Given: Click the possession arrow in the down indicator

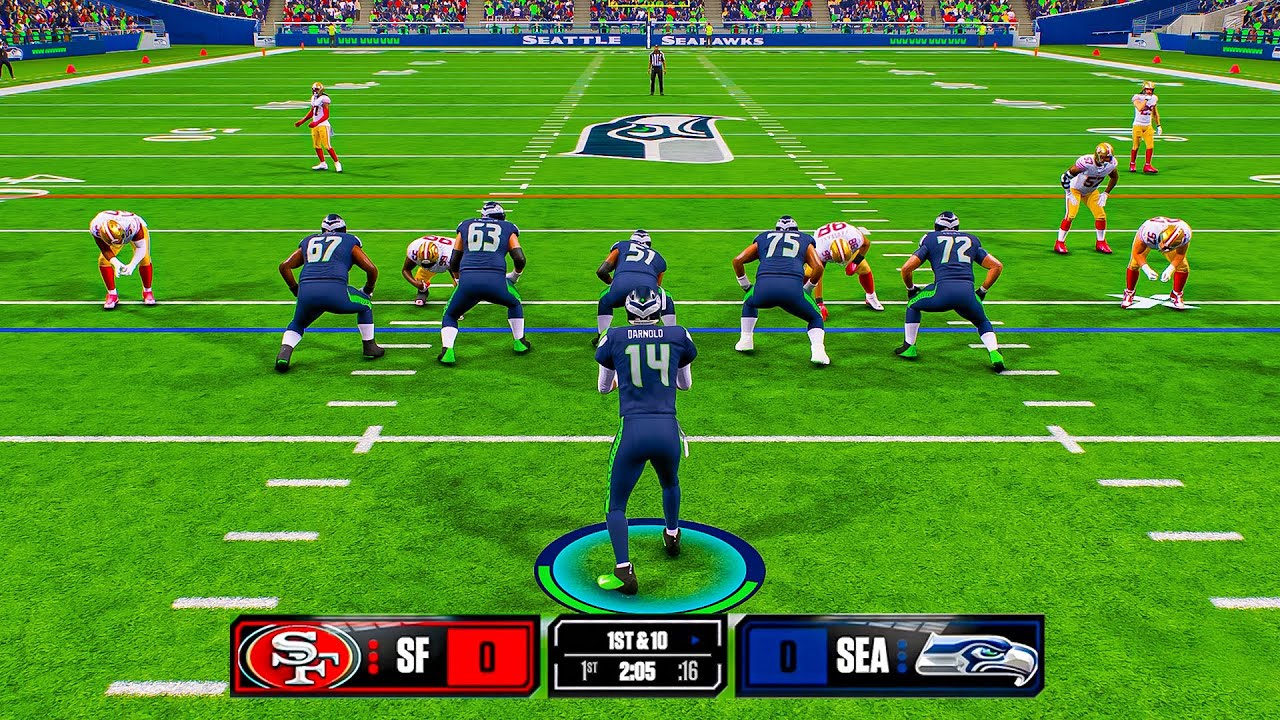Looking at the screenshot, I should [694, 639].
